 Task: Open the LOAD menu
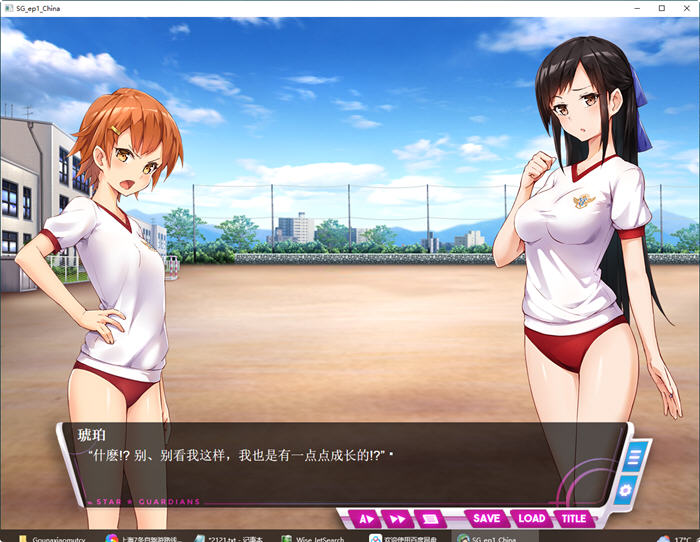point(531,519)
